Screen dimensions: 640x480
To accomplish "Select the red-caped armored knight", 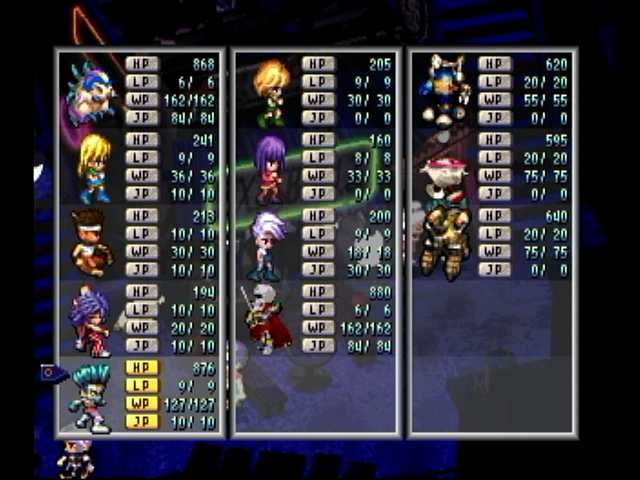I will 266,320.
